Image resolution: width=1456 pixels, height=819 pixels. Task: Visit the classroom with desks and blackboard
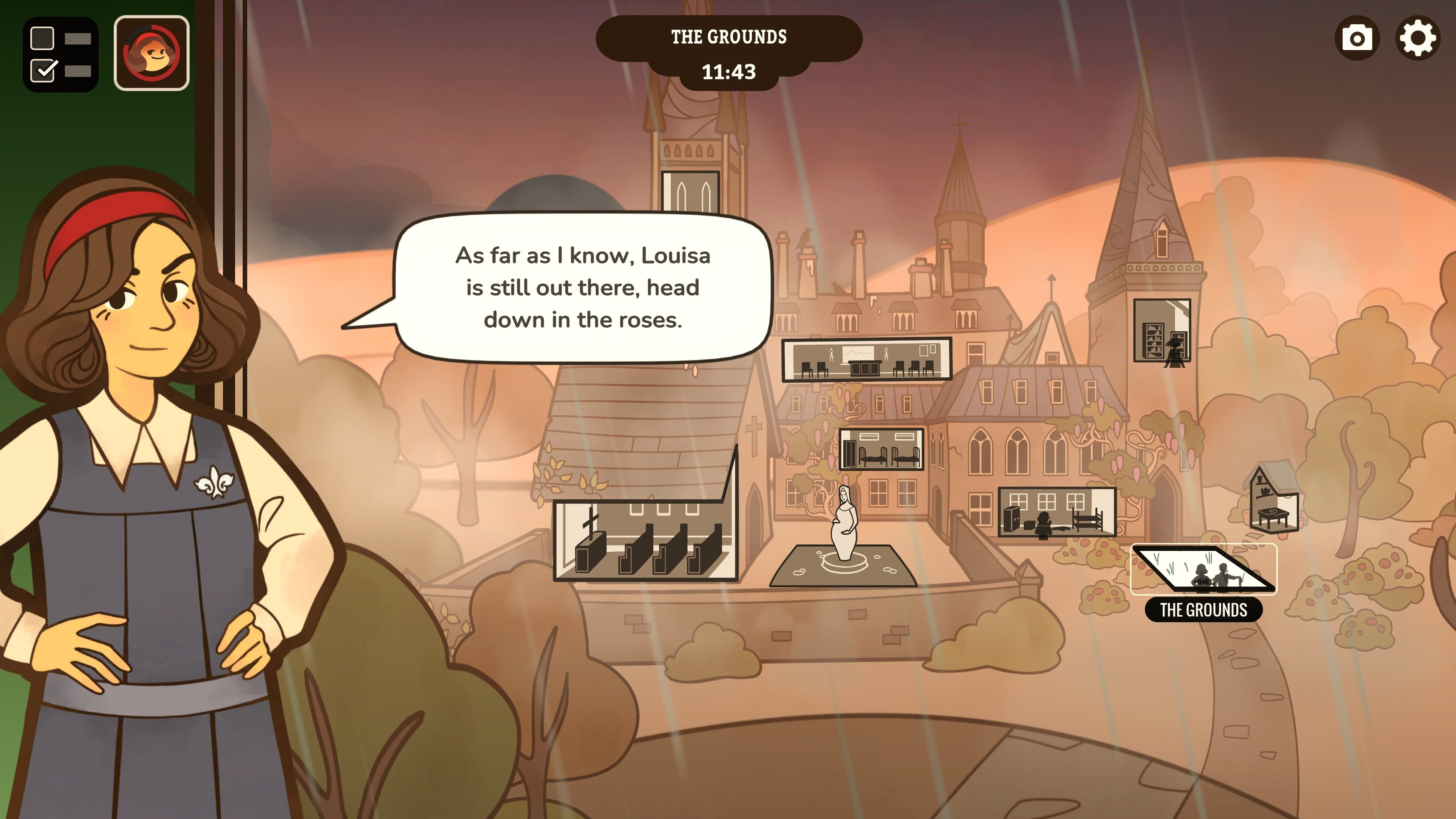pos(866,359)
